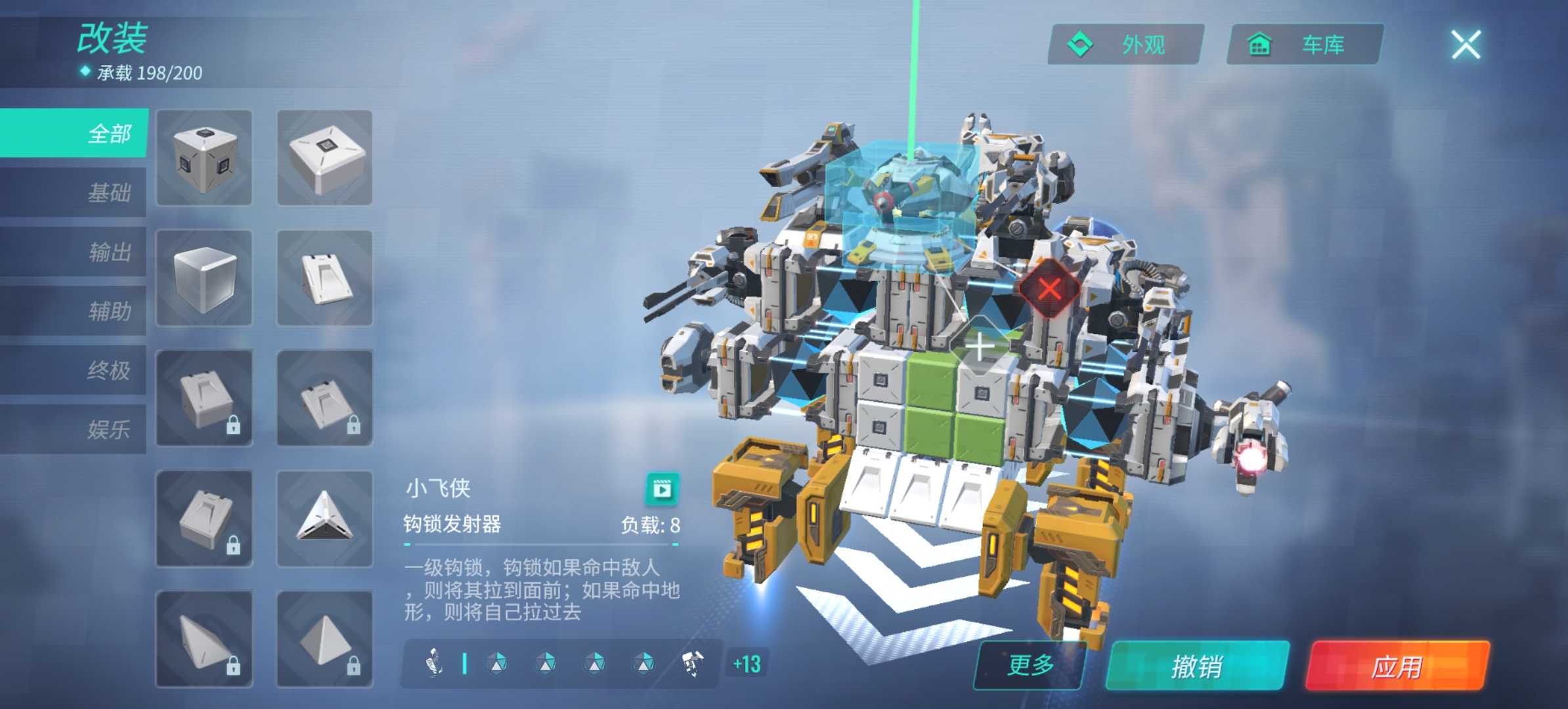Viewport: 1568px width, 709px height.
Task: Choose the flat plate block part
Action: pos(324,158)
